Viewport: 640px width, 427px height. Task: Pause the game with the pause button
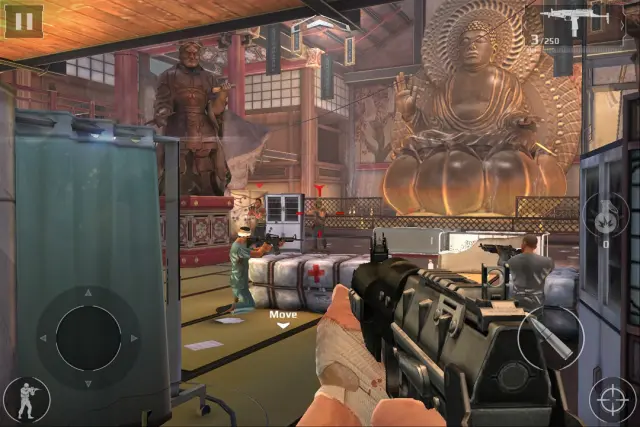point(23,20)
